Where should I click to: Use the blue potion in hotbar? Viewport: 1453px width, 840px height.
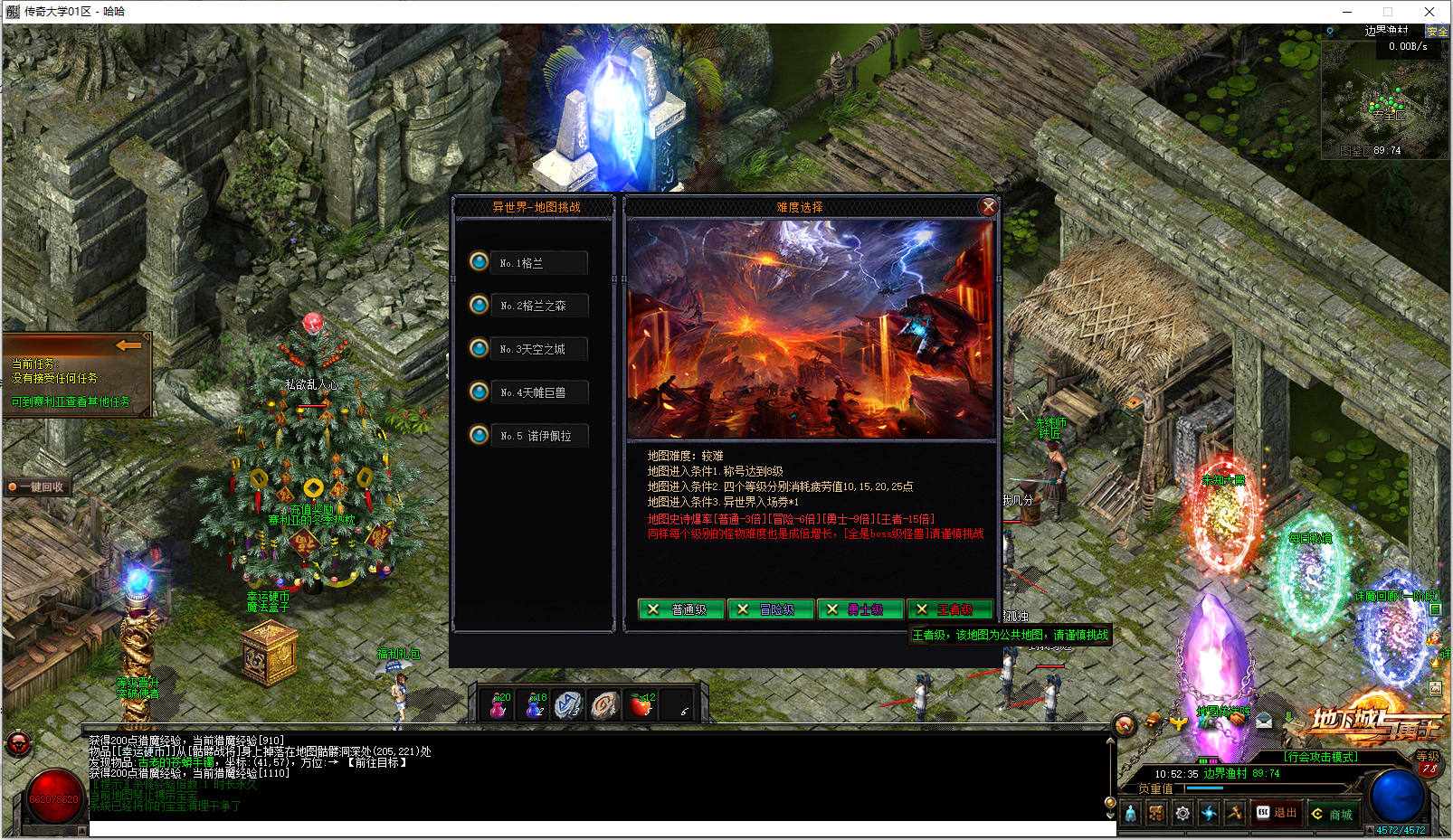tap(535, 705)
